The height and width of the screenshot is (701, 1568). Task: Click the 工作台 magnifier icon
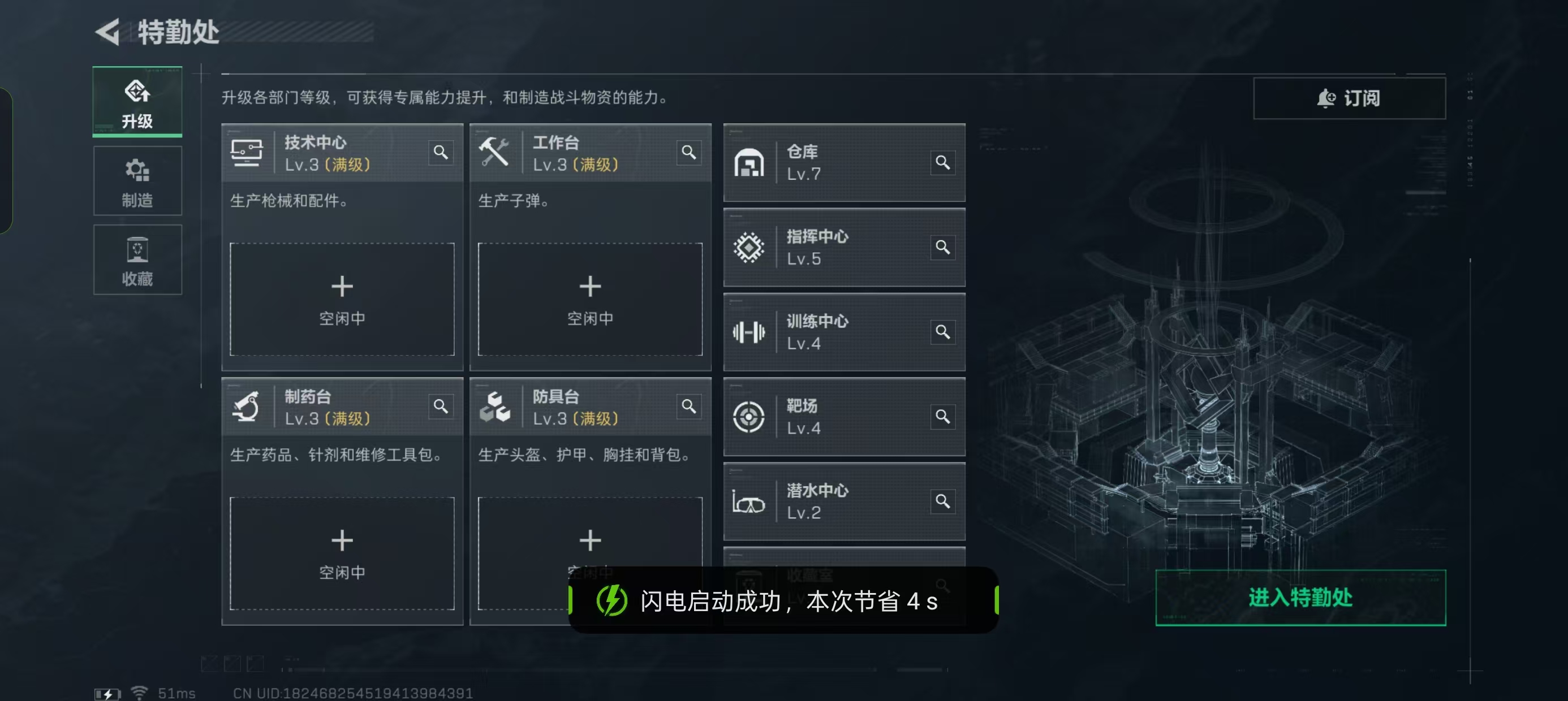[x=688, y=153]
